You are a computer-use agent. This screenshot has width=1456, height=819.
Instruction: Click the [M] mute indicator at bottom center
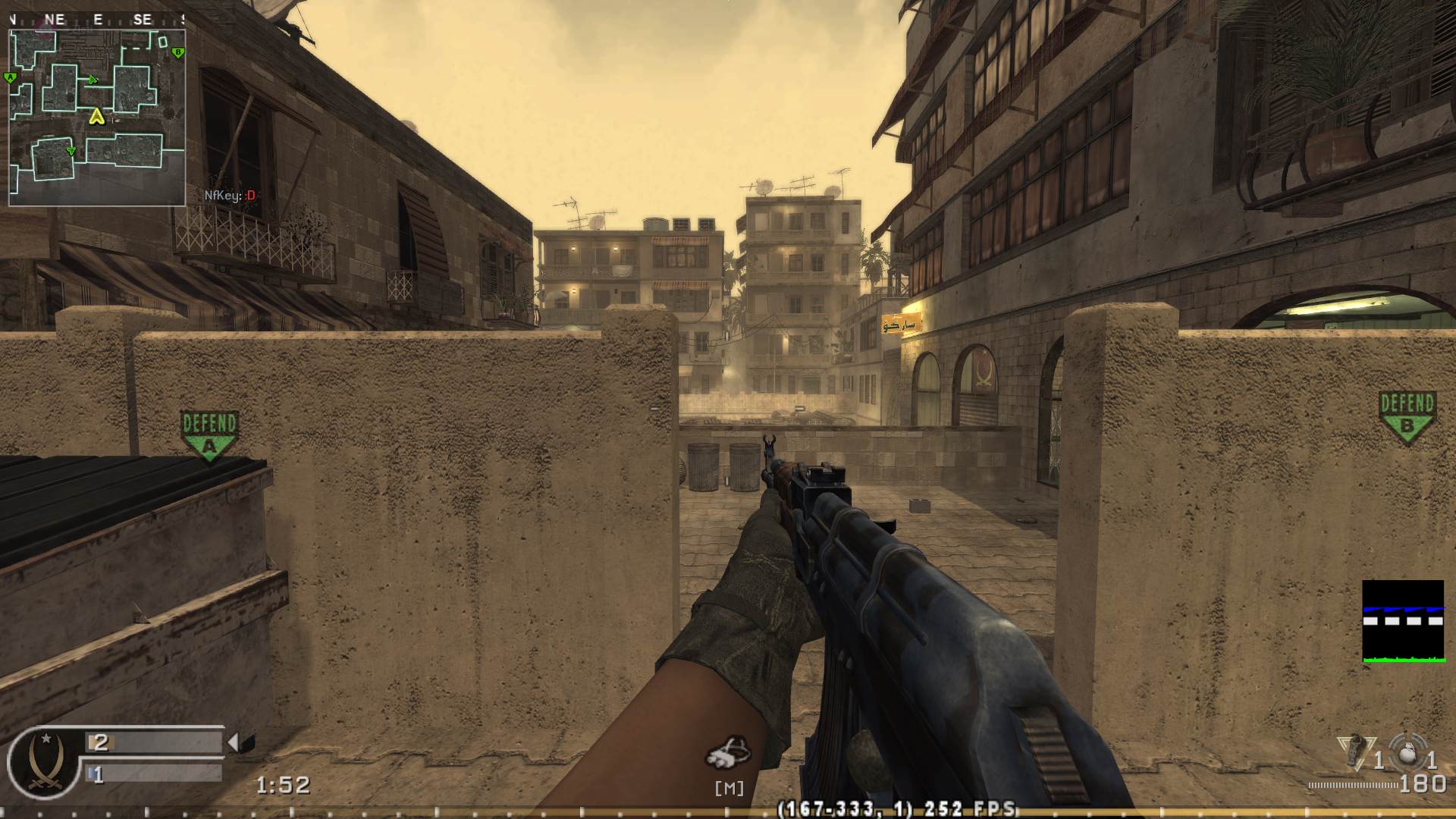pos(729,789)
